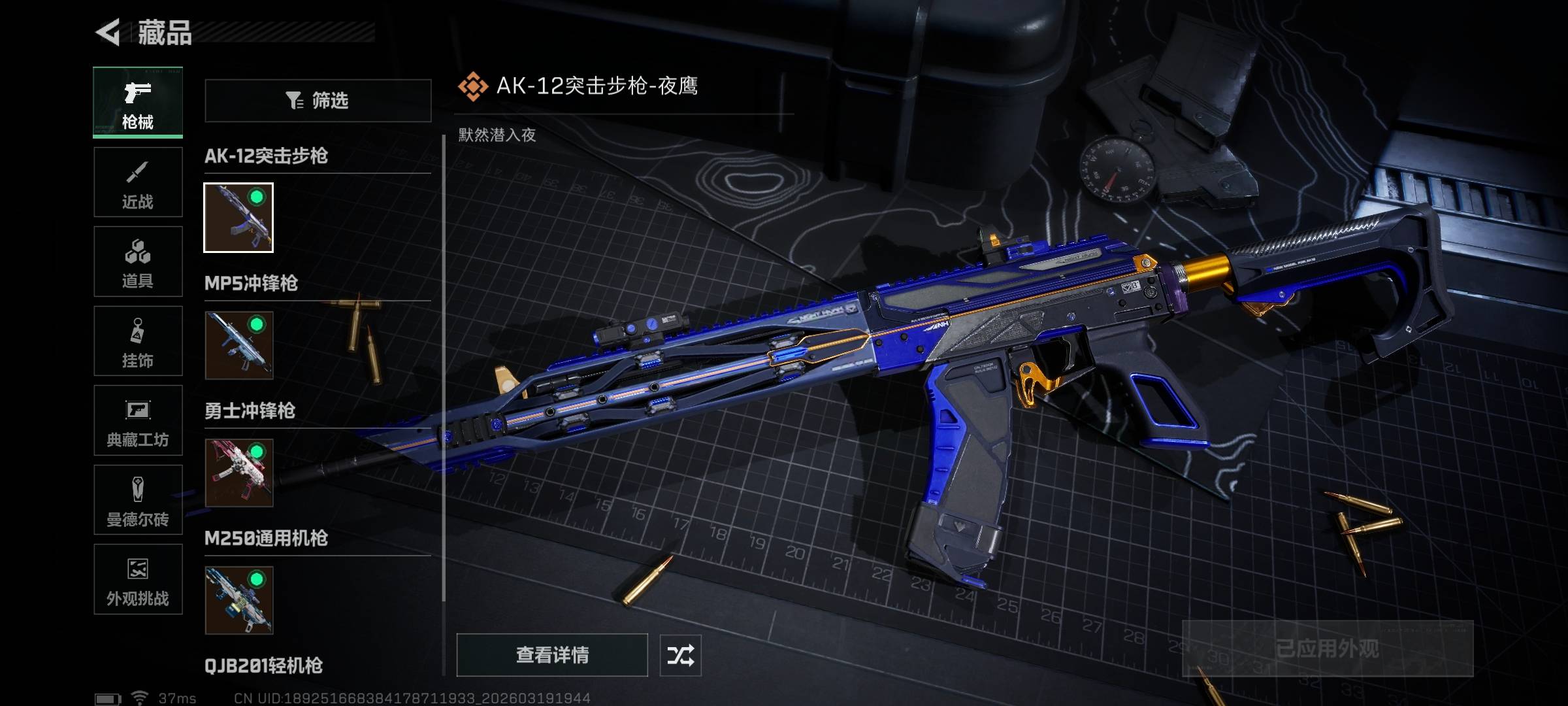Screen dimensions: 1568x706
Task: Open the 近战 melee category
Action: point(138,182)
